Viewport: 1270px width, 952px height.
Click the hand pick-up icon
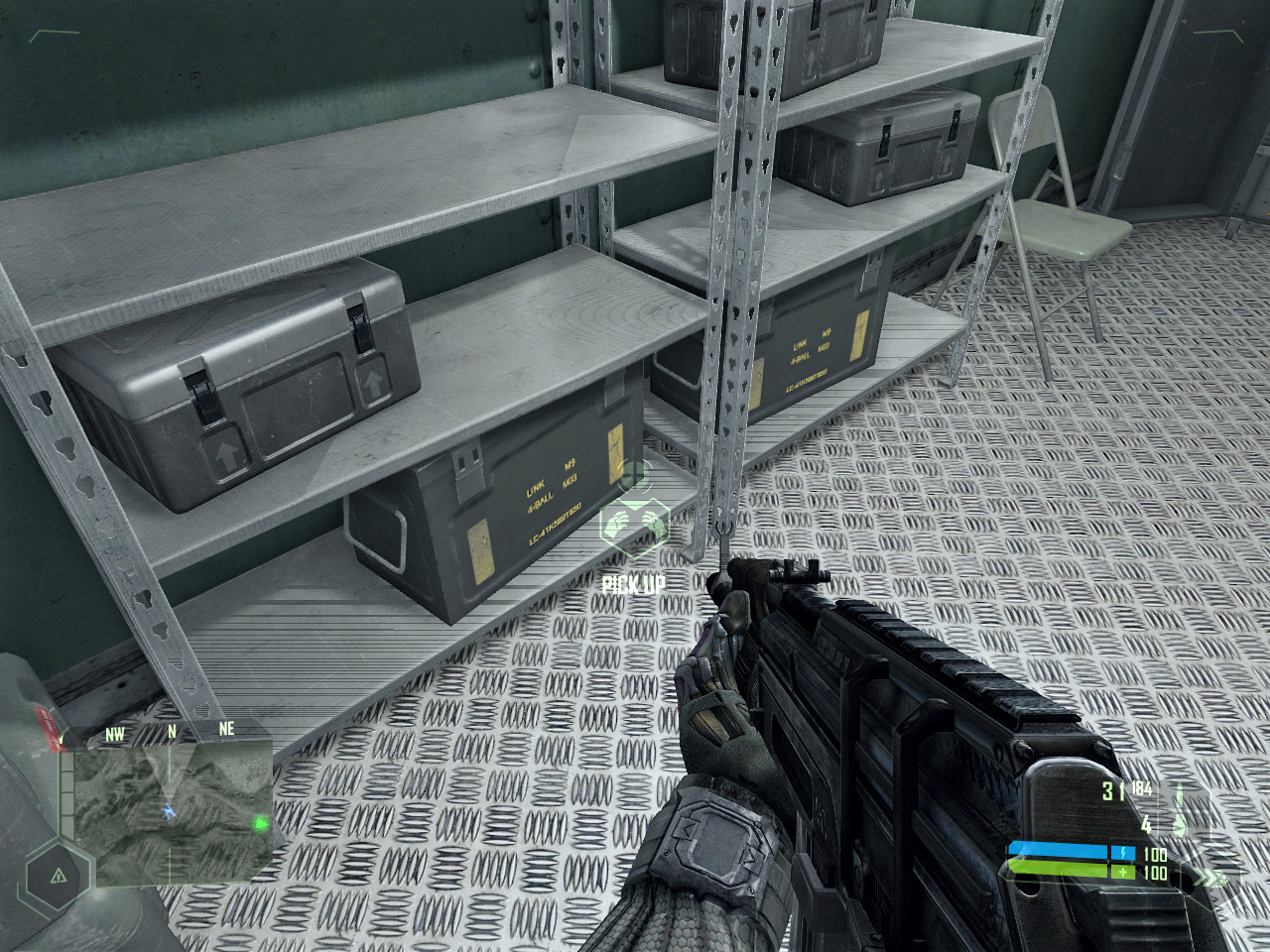634,524
